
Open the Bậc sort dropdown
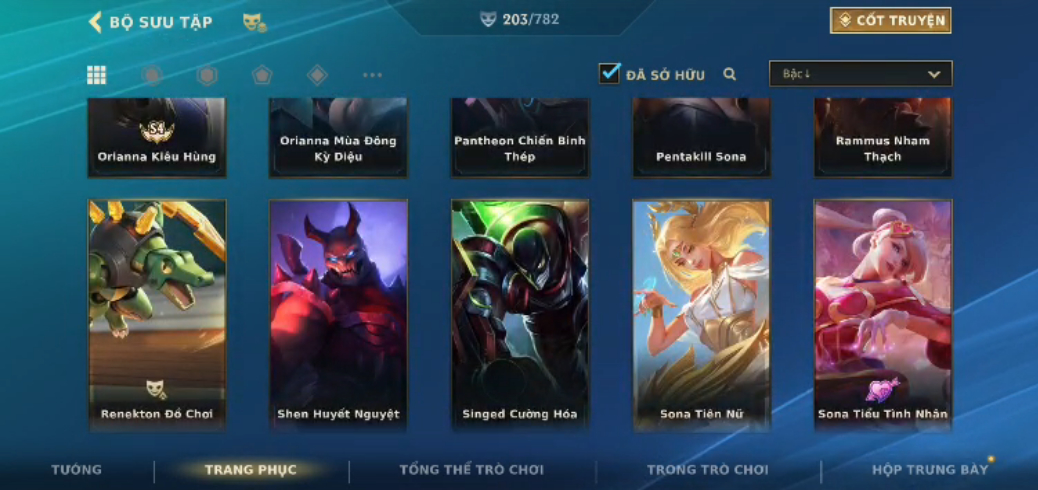(x=860, y=74)
